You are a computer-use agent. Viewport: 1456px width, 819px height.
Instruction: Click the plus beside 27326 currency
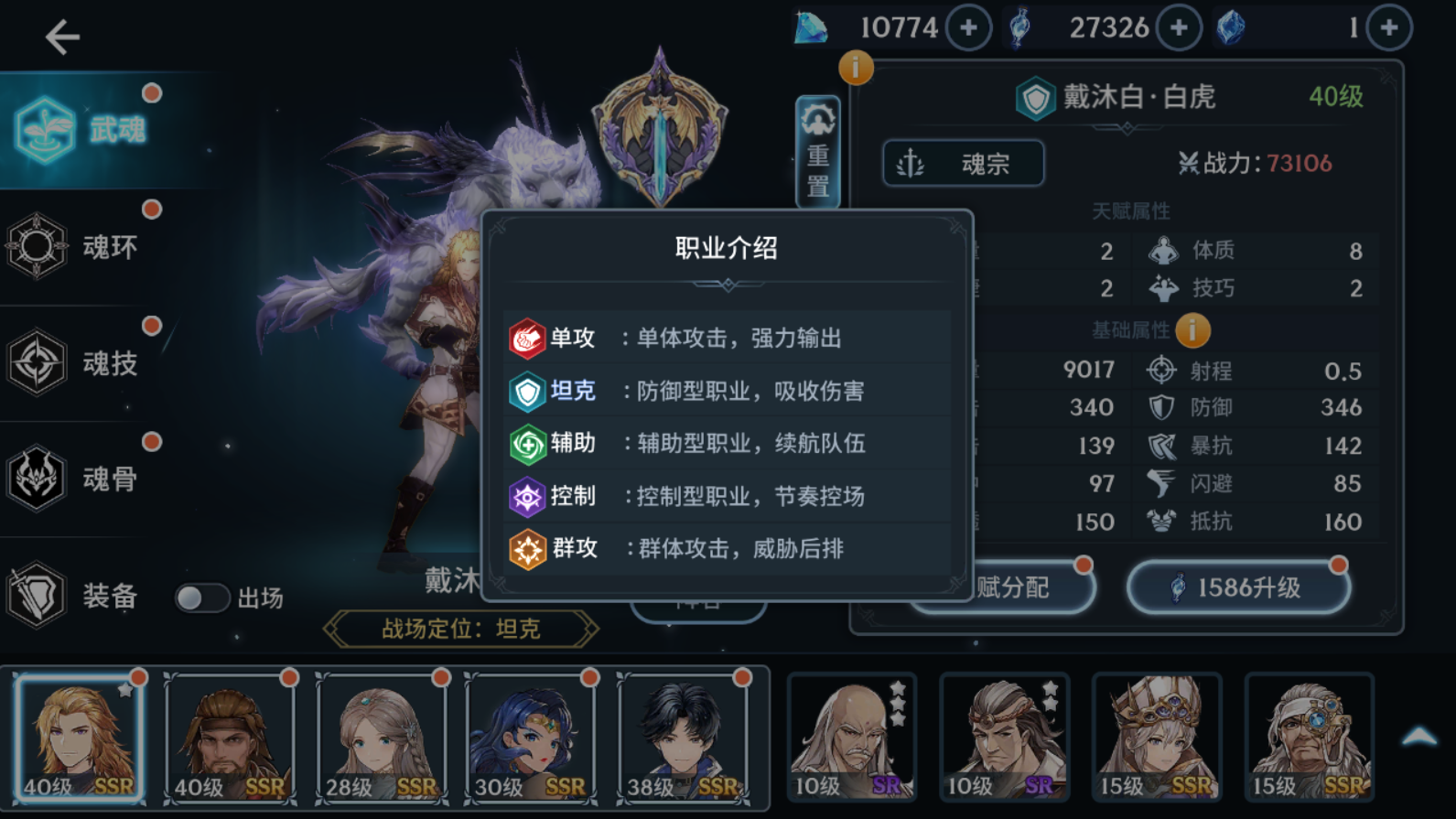point(1178,27)
